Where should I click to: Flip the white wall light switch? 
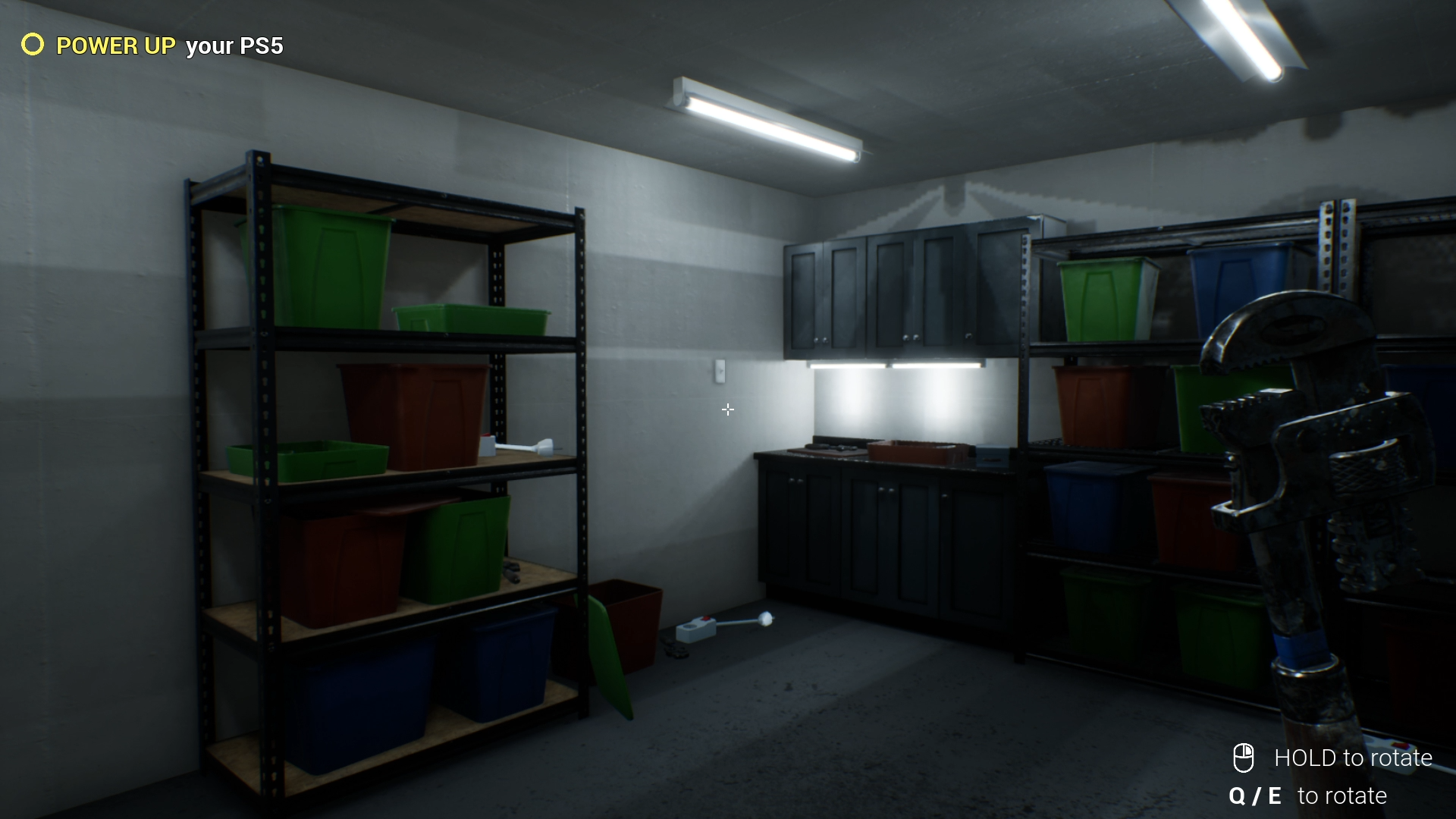click(x=719, y=371)
